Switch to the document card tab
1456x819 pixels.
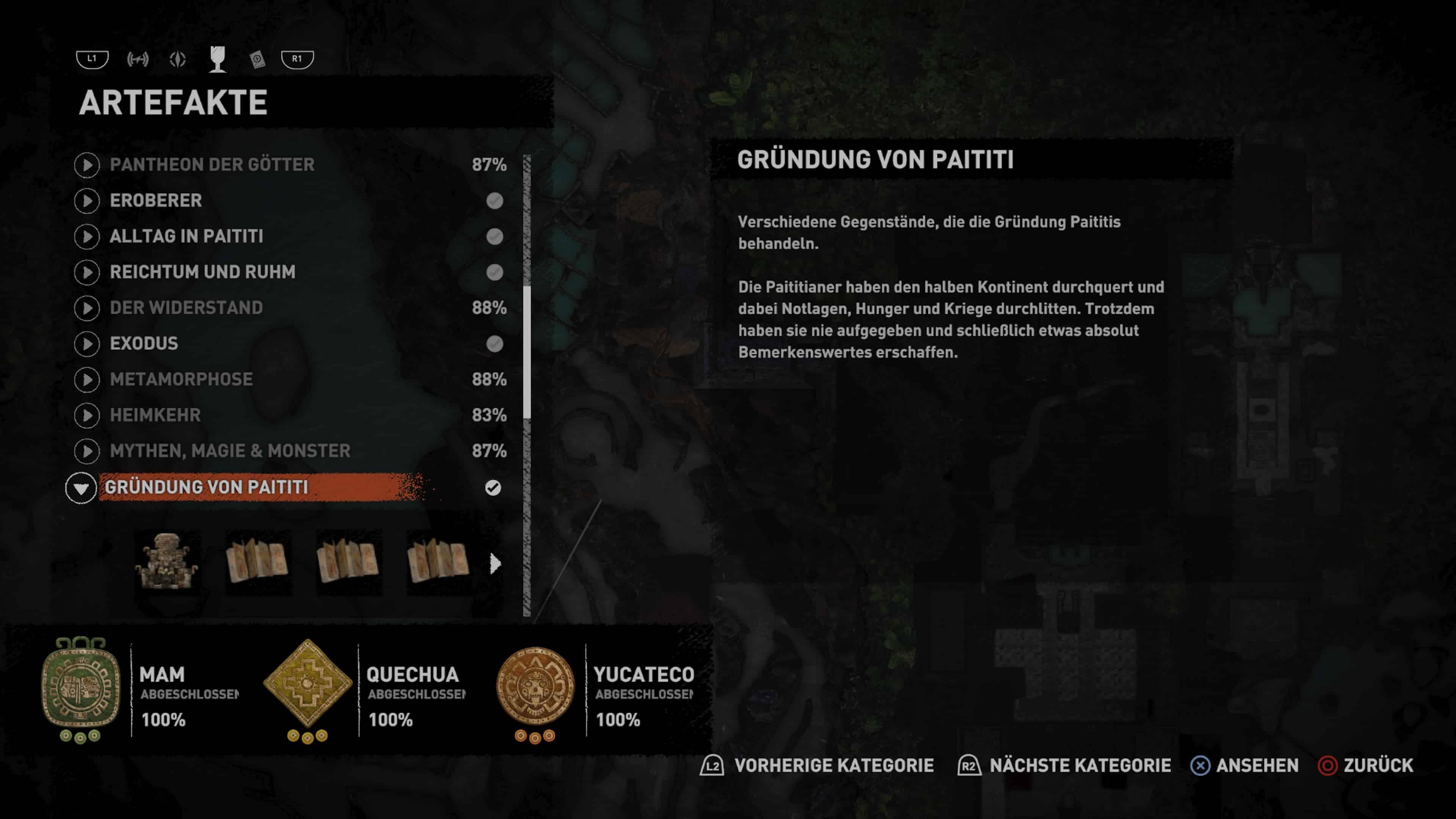click(x=257, y=59)
